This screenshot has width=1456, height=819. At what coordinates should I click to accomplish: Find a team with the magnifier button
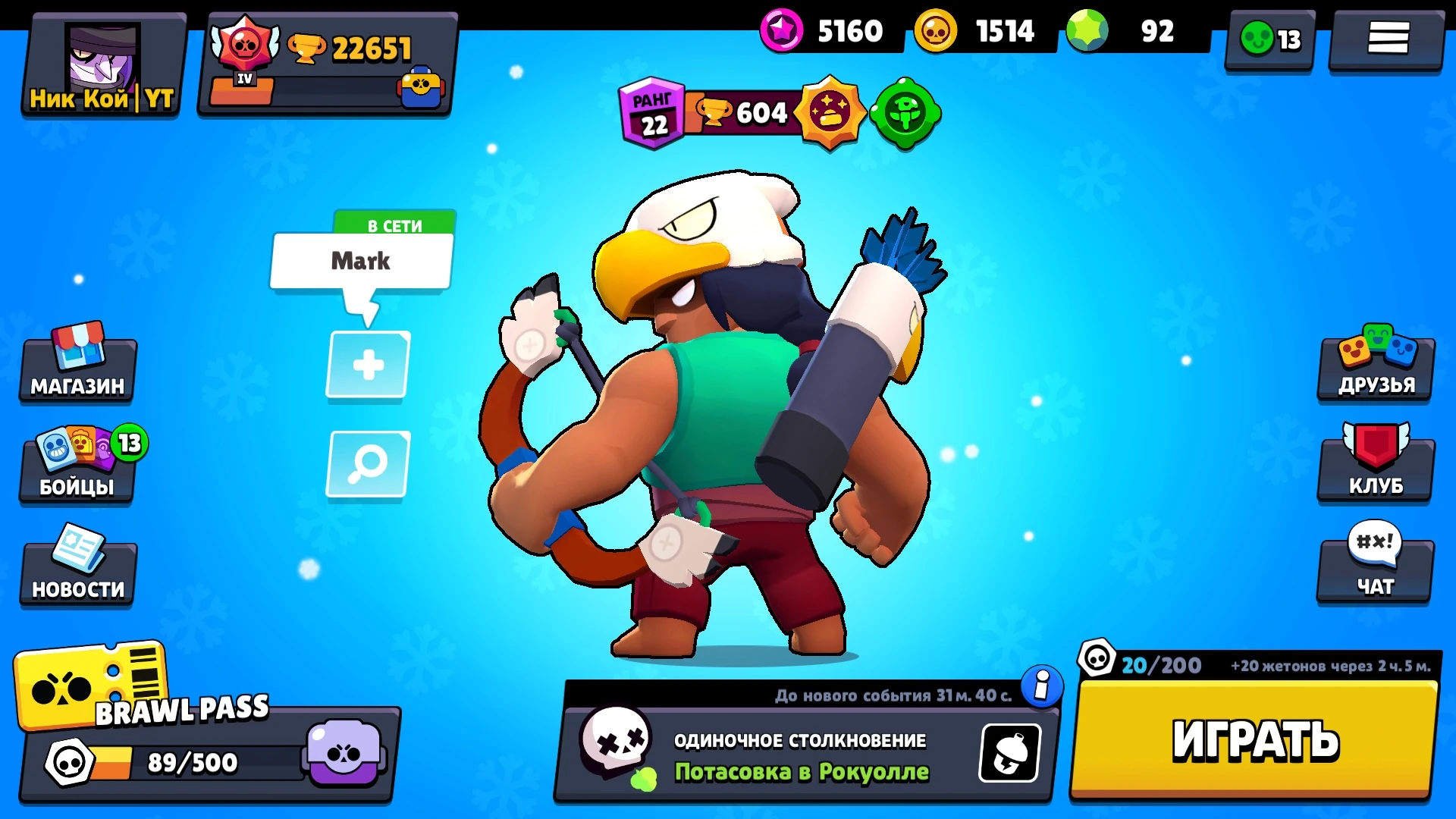coord(368,464)
